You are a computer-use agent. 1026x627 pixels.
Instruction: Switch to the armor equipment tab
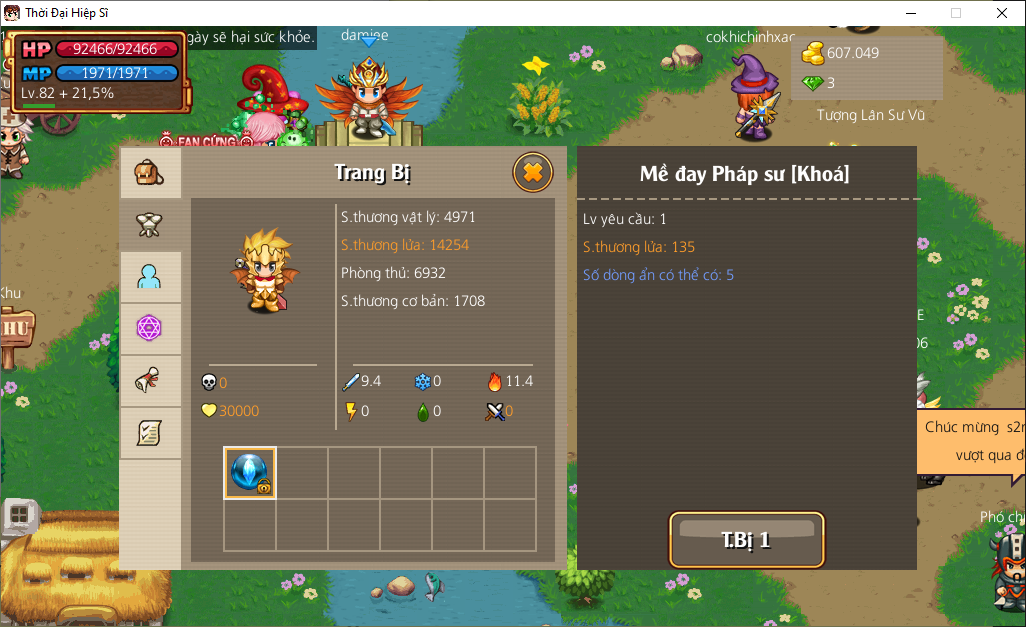tap(150, 225)
